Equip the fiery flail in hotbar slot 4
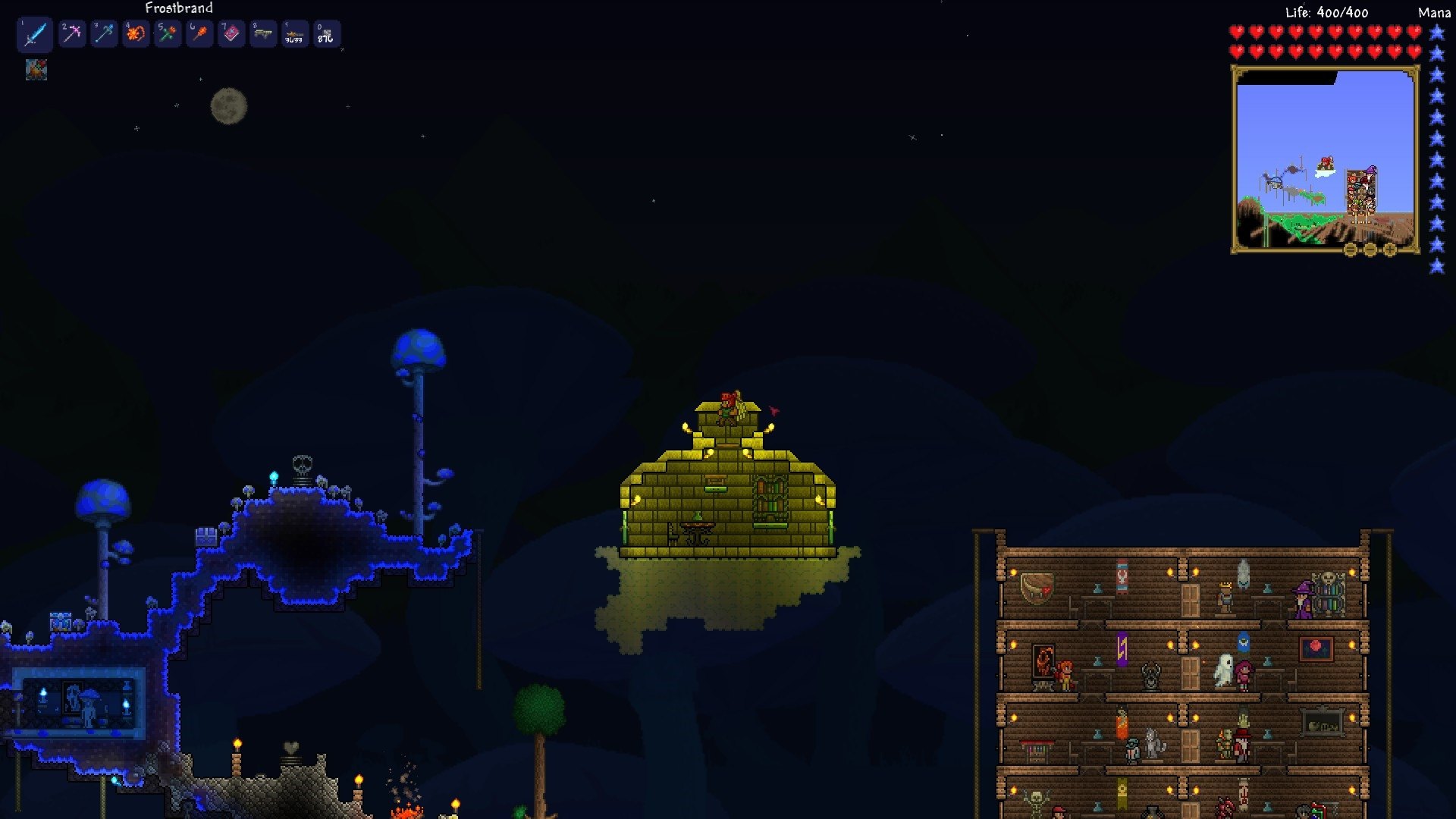 pos(136,33)
